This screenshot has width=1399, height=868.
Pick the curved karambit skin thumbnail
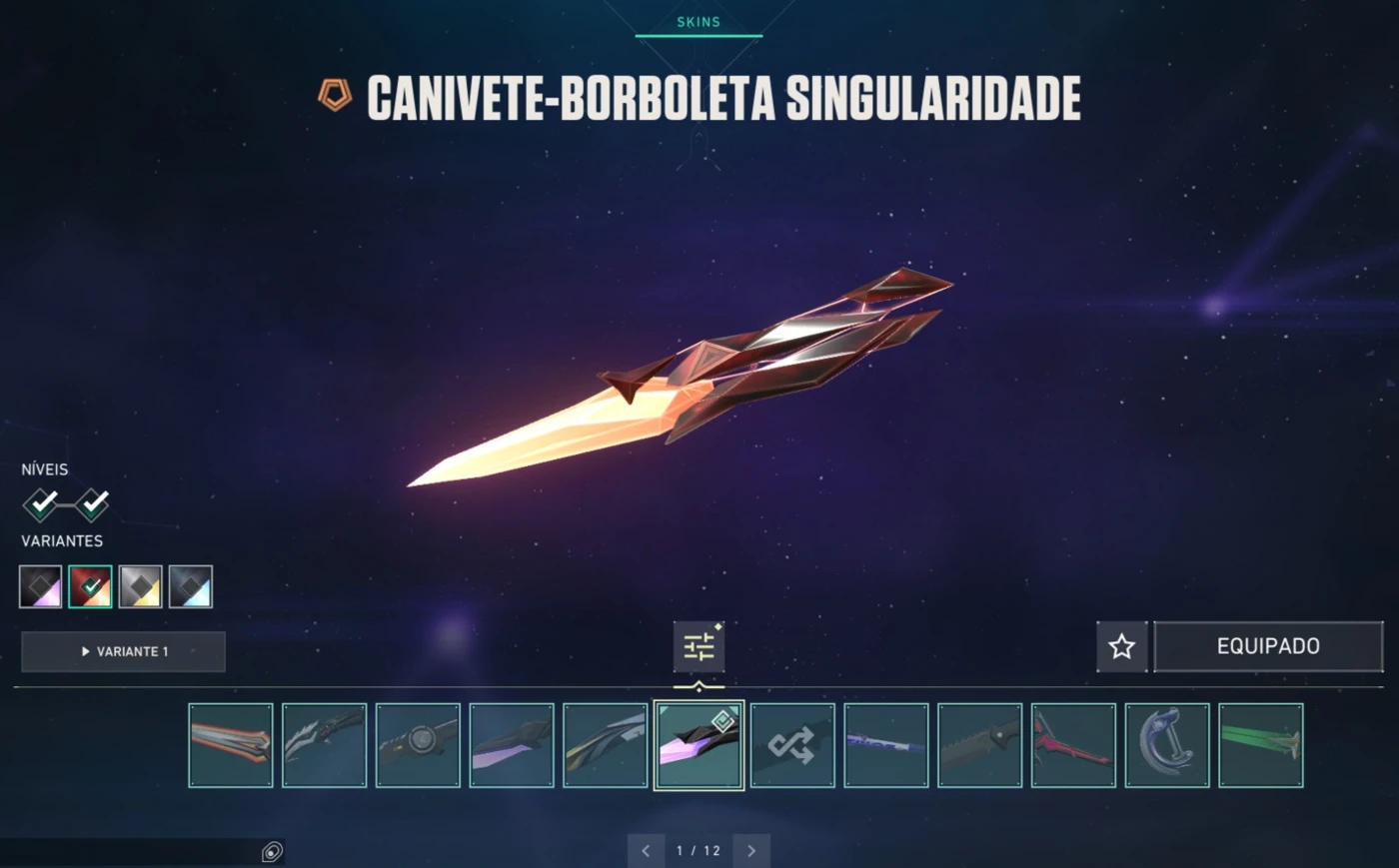1167,745
